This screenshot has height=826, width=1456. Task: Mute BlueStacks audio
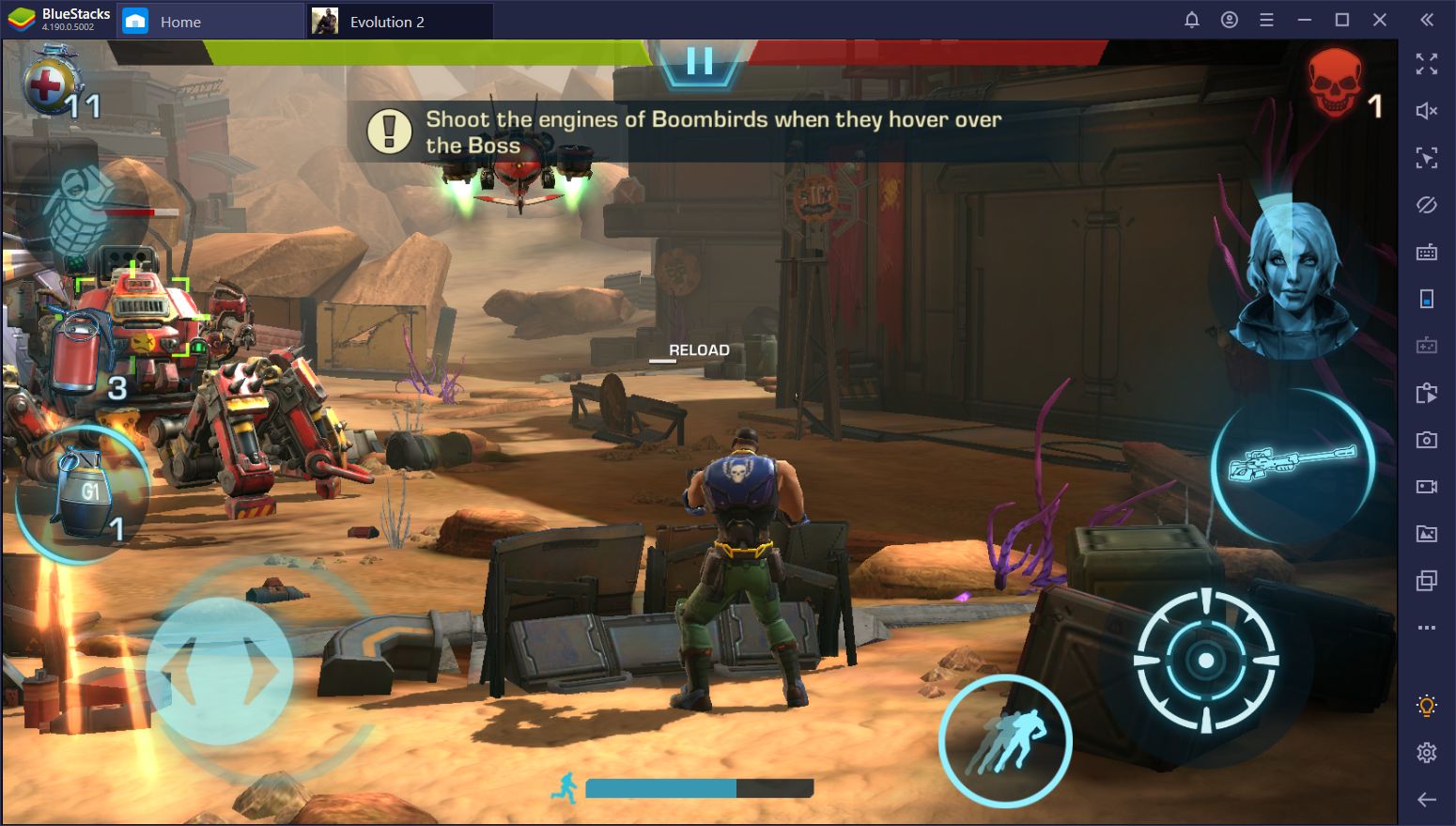coord(1427,111)
